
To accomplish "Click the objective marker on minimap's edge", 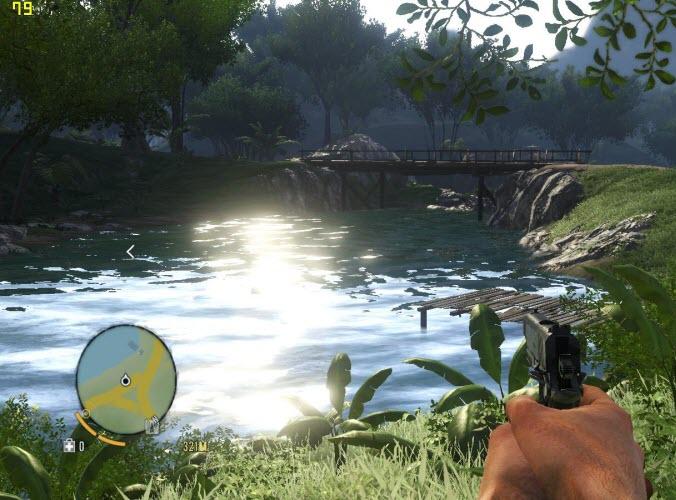I will pyautogui.click(x=152, y=426).
